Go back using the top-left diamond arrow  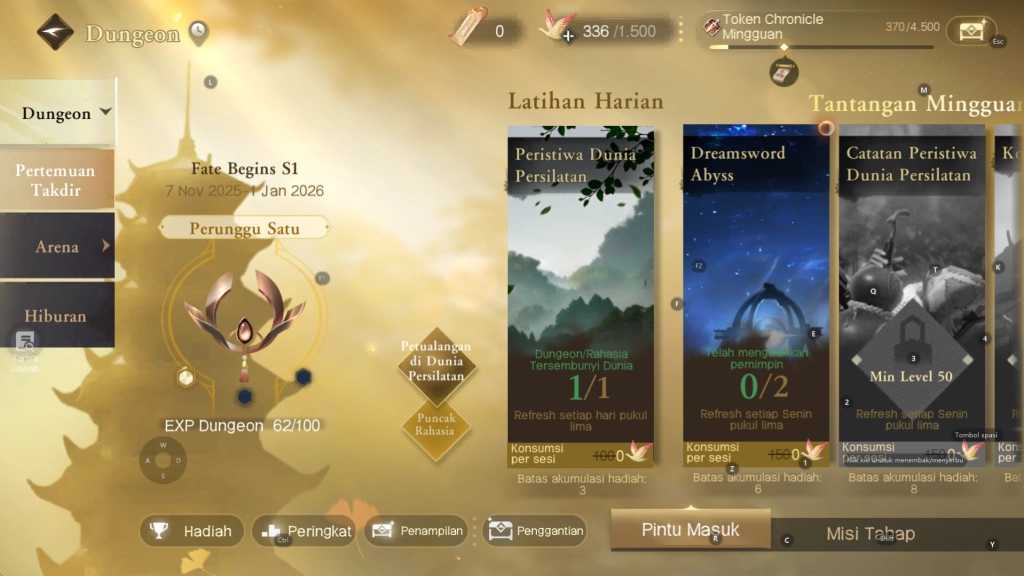click(55, 32)
